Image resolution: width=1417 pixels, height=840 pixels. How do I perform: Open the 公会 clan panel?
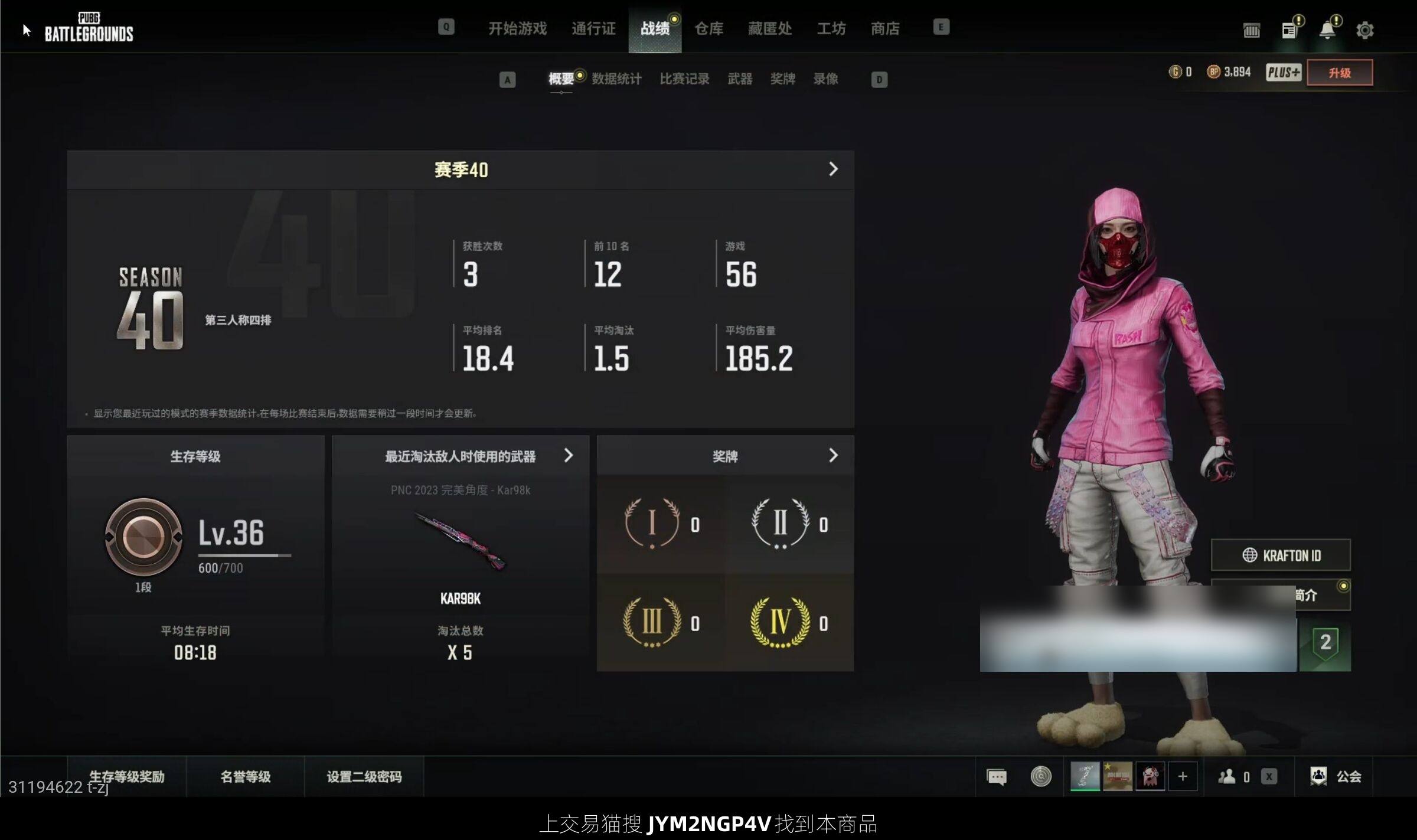point(1336,776)
